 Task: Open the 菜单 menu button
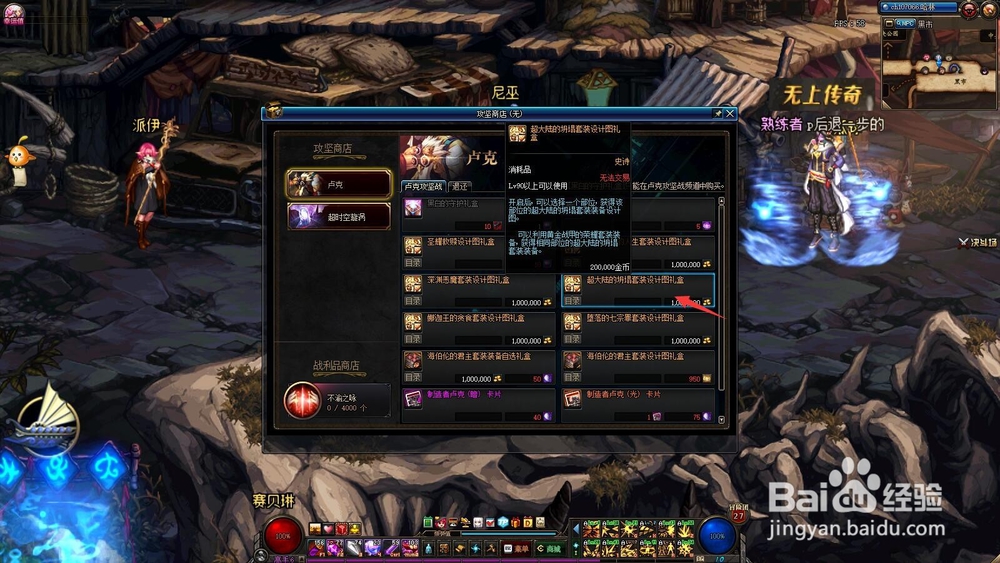click(x=516, y=548)
